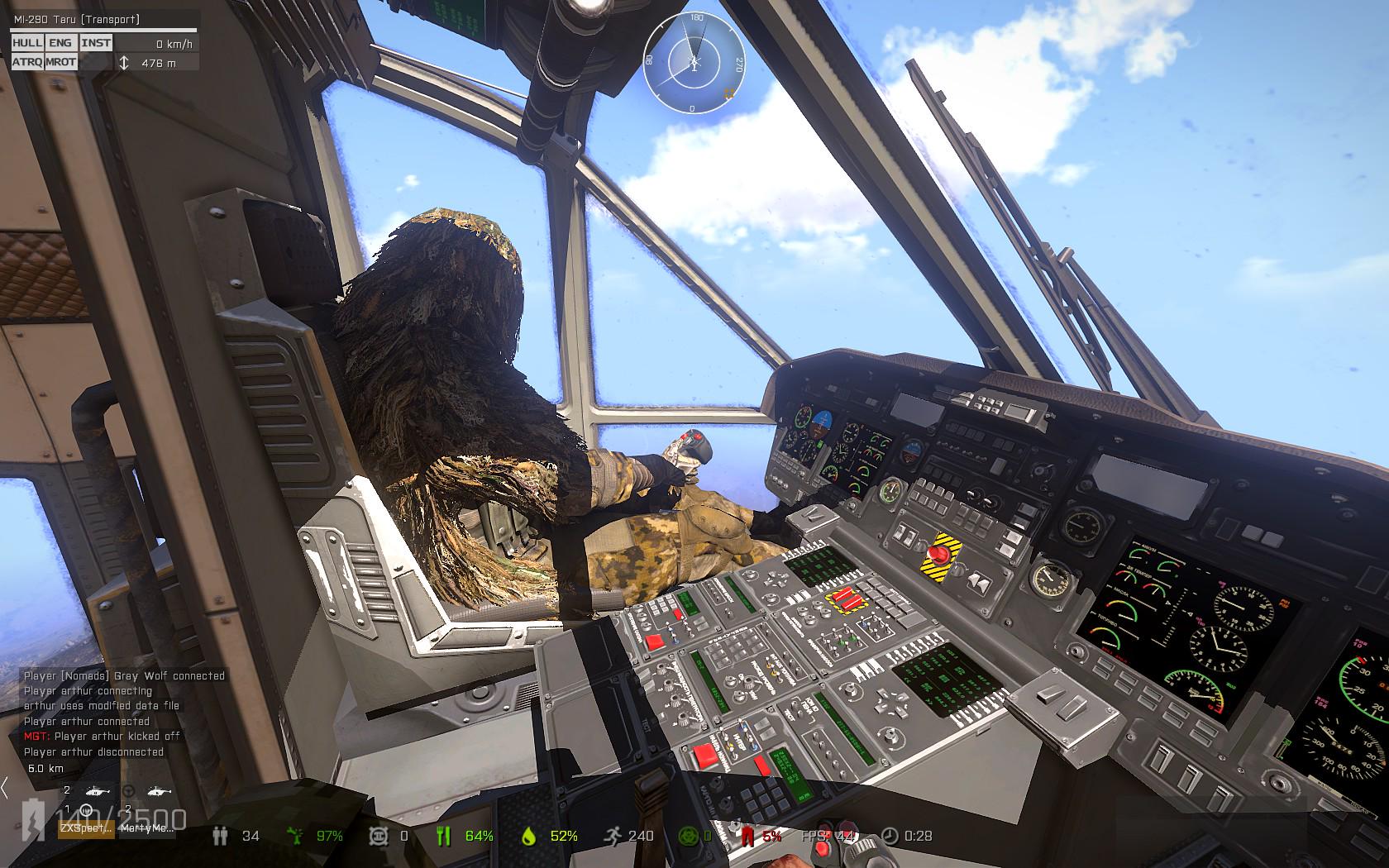Select squad member MartyMe in the group bar
Image resolution: width=1389 pixels, height=868 pixels.
pyautogui.click(x=146, y=827)
